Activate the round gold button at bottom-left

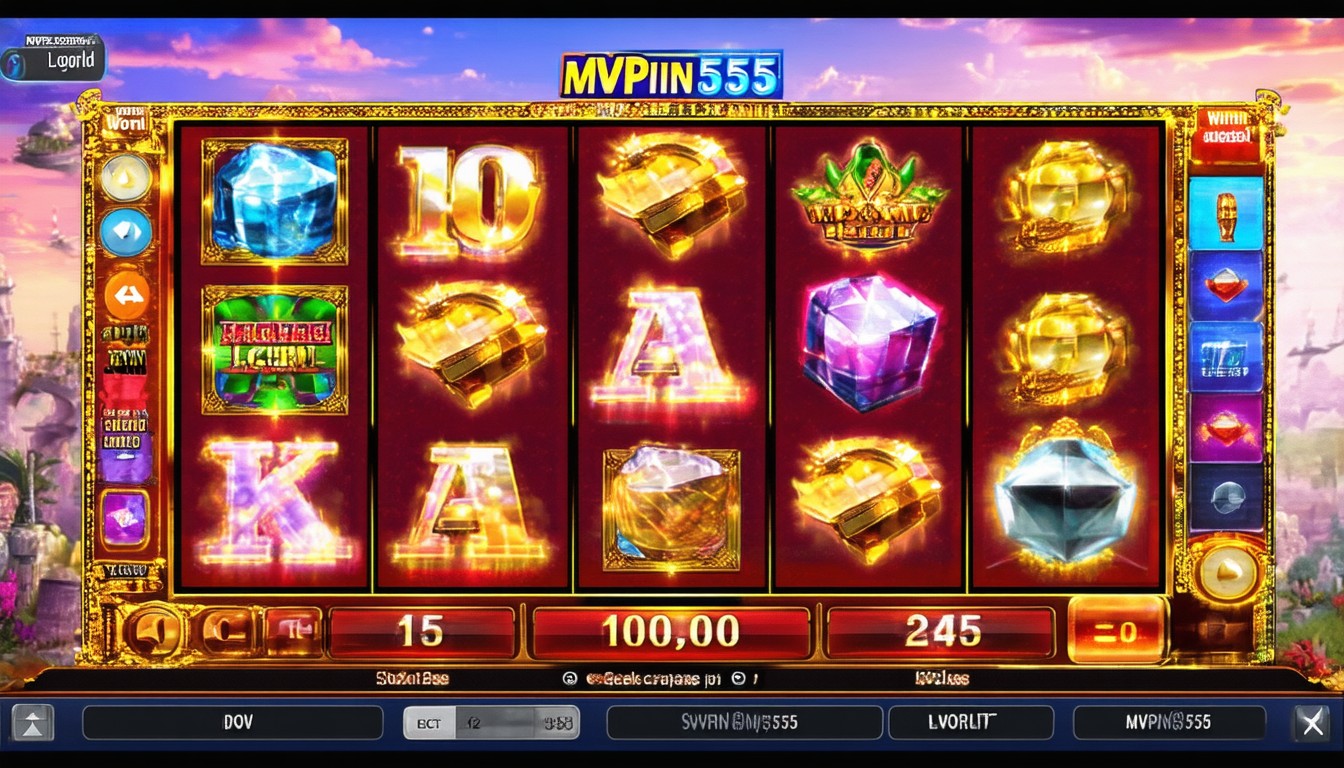[x=153, y=632]
